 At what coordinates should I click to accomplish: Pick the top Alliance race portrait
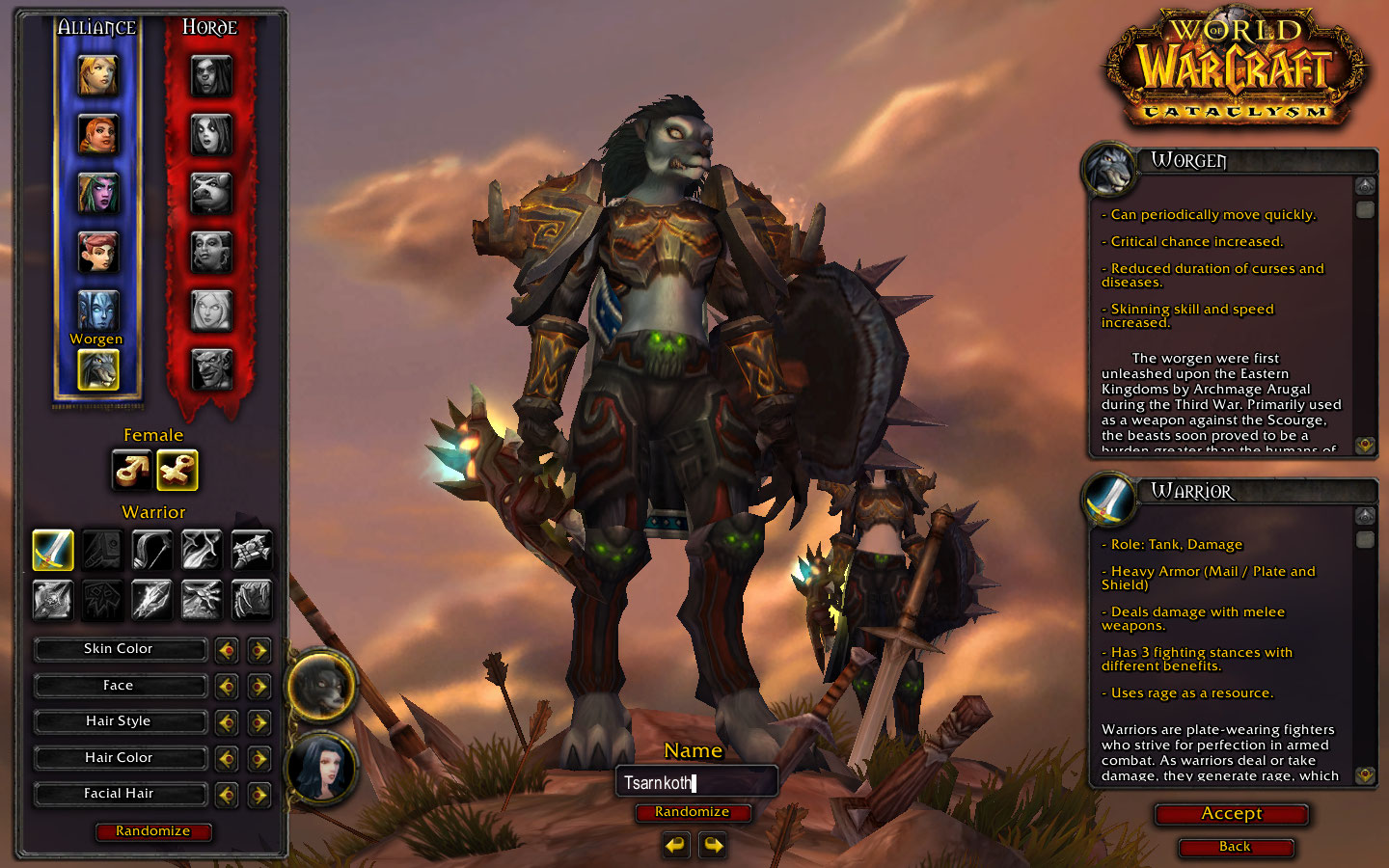(98, 75)
